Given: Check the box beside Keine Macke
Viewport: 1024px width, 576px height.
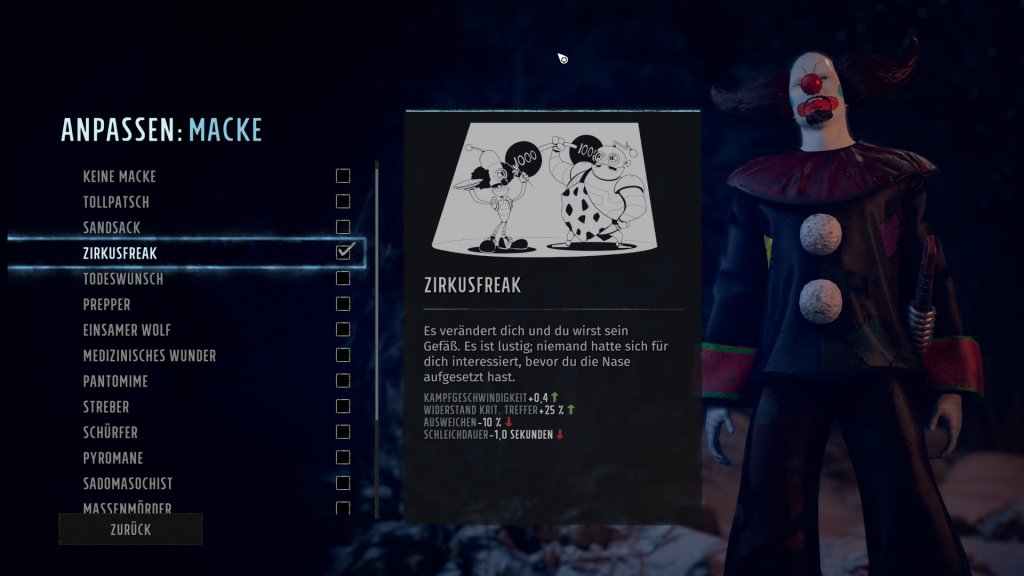Looking at the screenshot, I should pyautogui.click(x=343, y=176).
